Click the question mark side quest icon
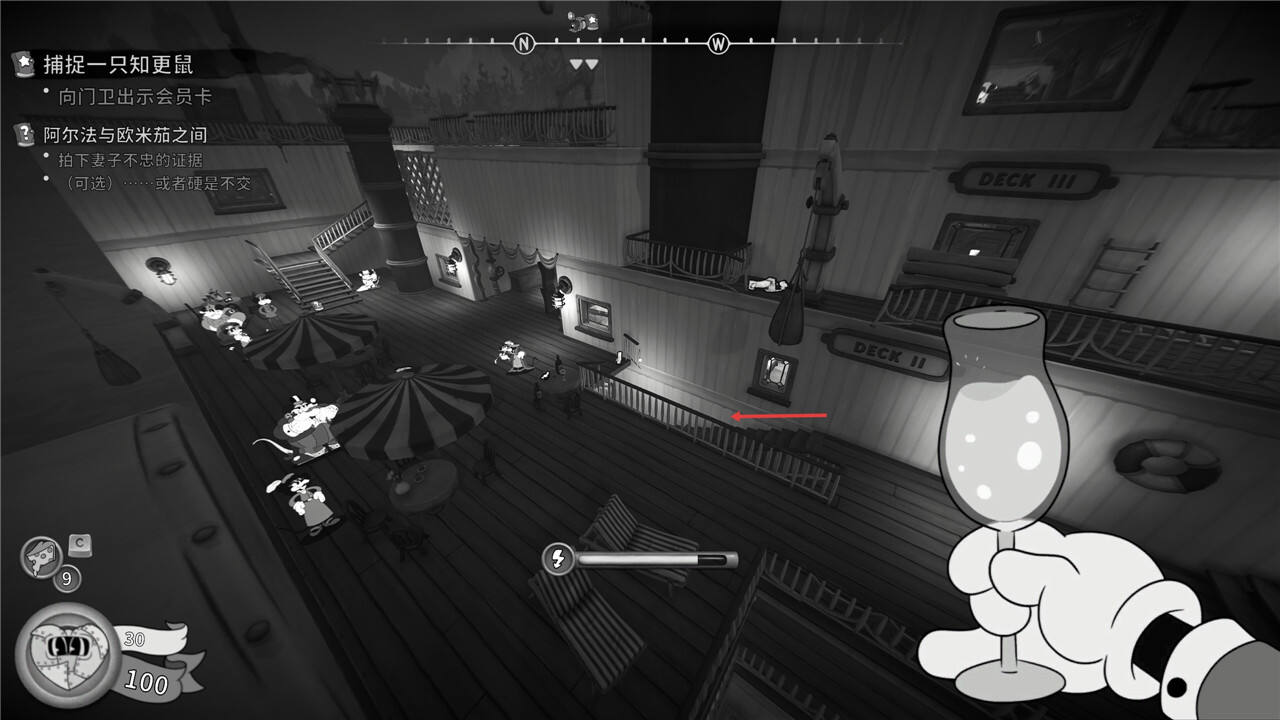The width and height of the screenshot is (1280, 720). (x=23, y=134)
